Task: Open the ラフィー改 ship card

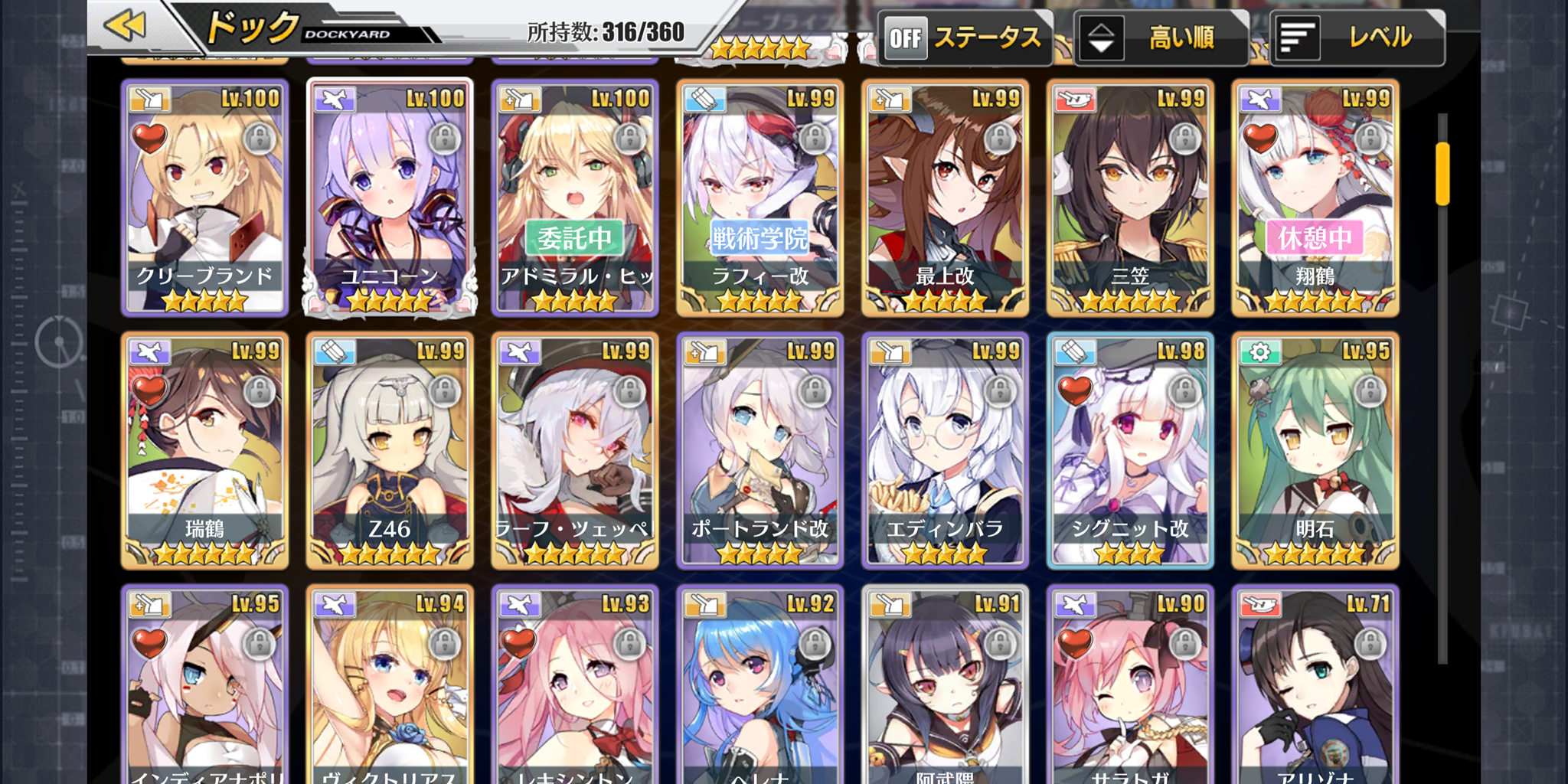Action: point(760,198)
